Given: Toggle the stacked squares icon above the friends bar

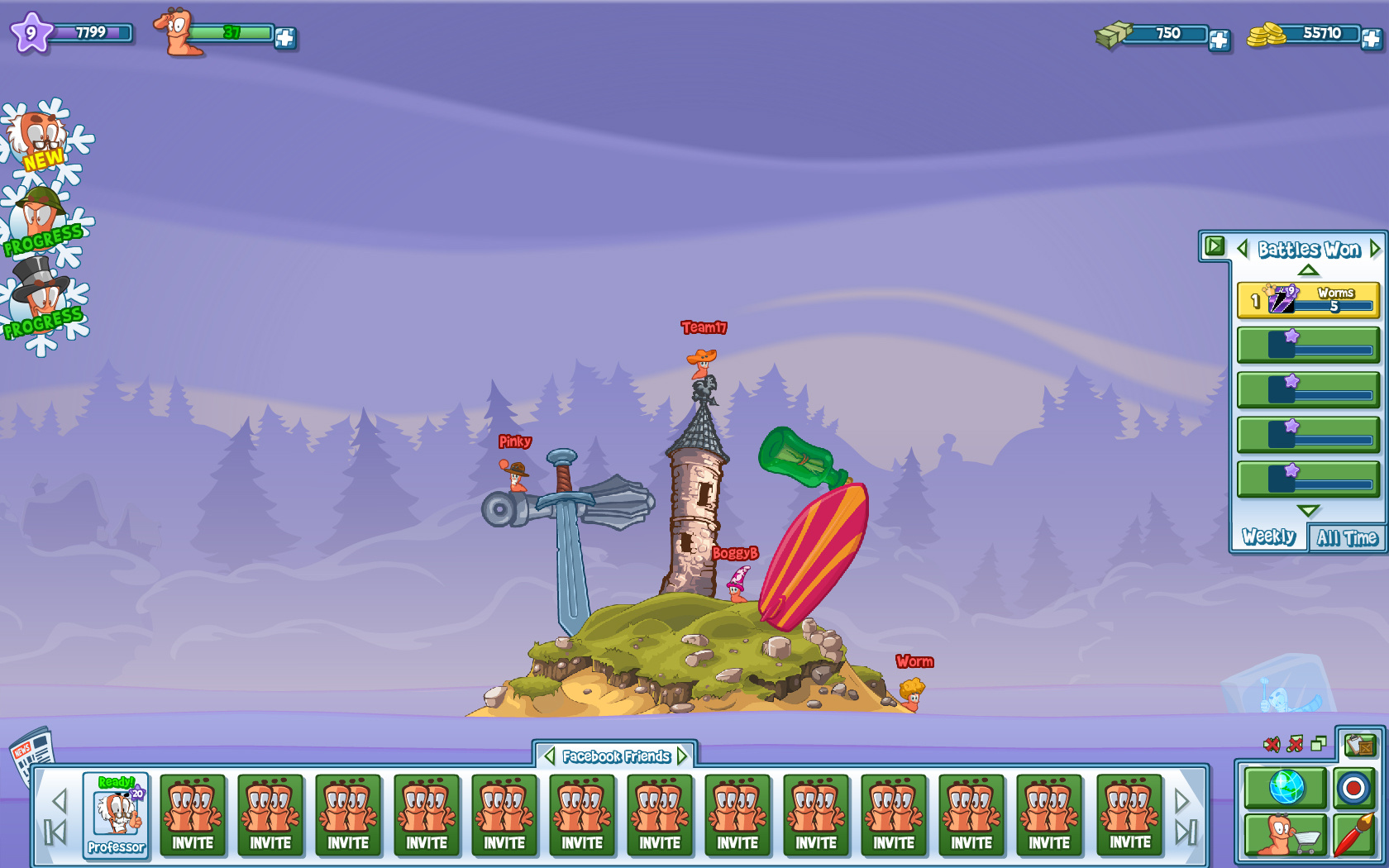Looking at the screenshot, I should tap(1318, 744).
